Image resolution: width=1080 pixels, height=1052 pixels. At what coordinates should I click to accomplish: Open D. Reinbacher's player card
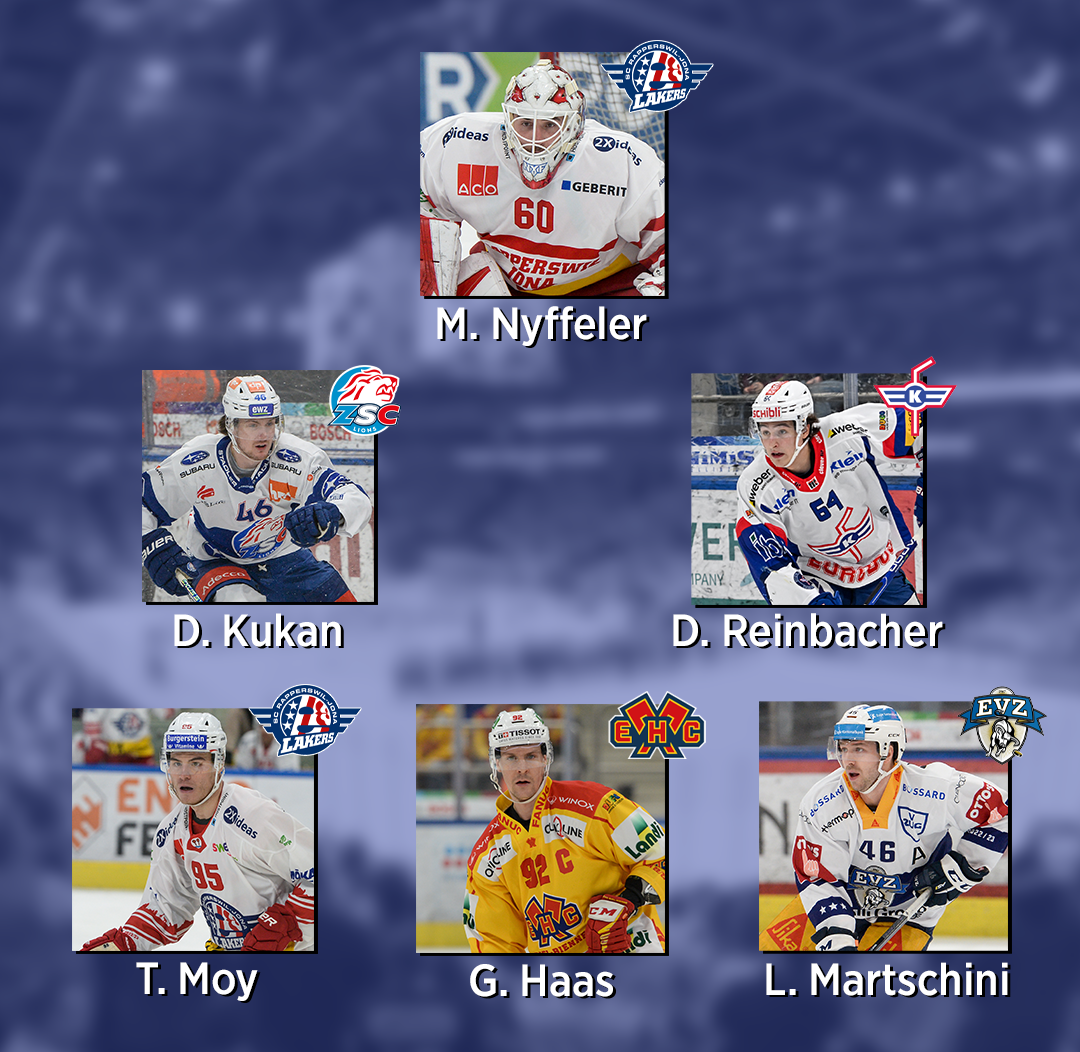(x=806, y=490)
